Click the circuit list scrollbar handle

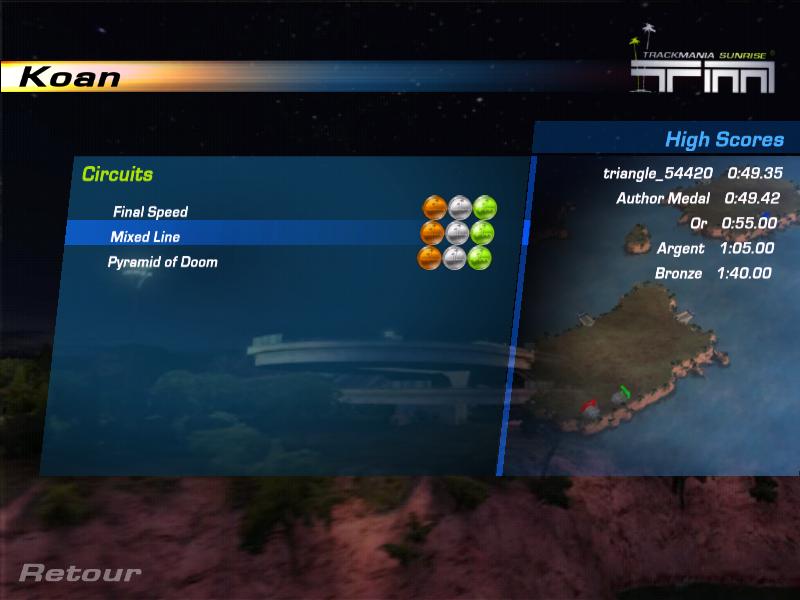(x=526, y=232)
